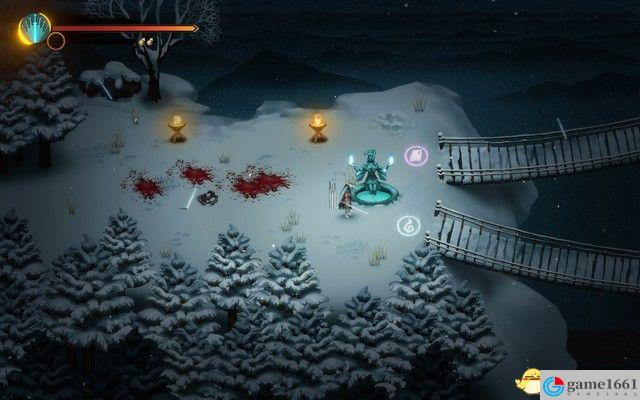
Task: Choose the pink scroll icon by the statue
Action: pyautogui.click(x=413, y=155)
